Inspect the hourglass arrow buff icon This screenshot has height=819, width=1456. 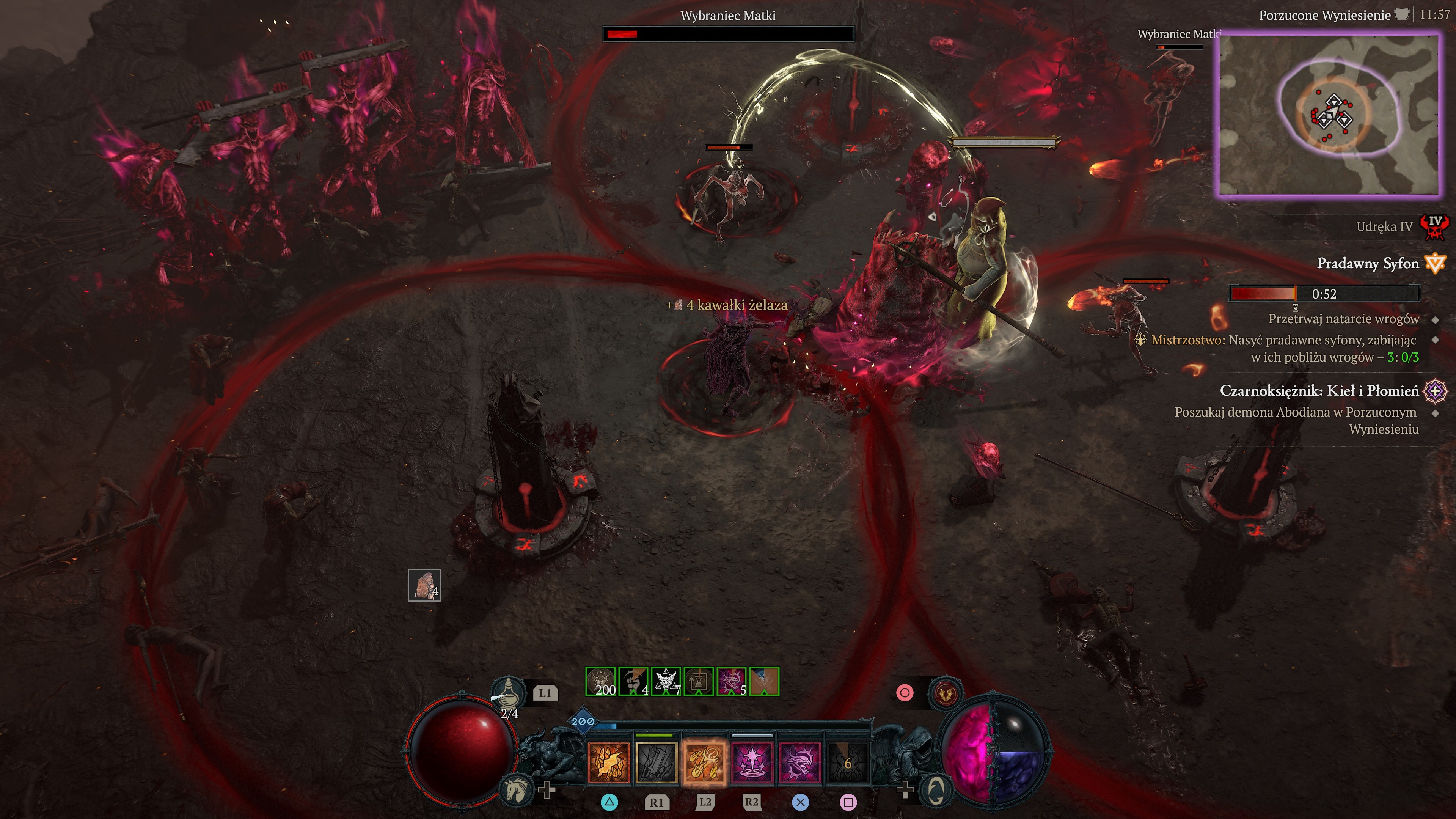(x=699, y=682)
